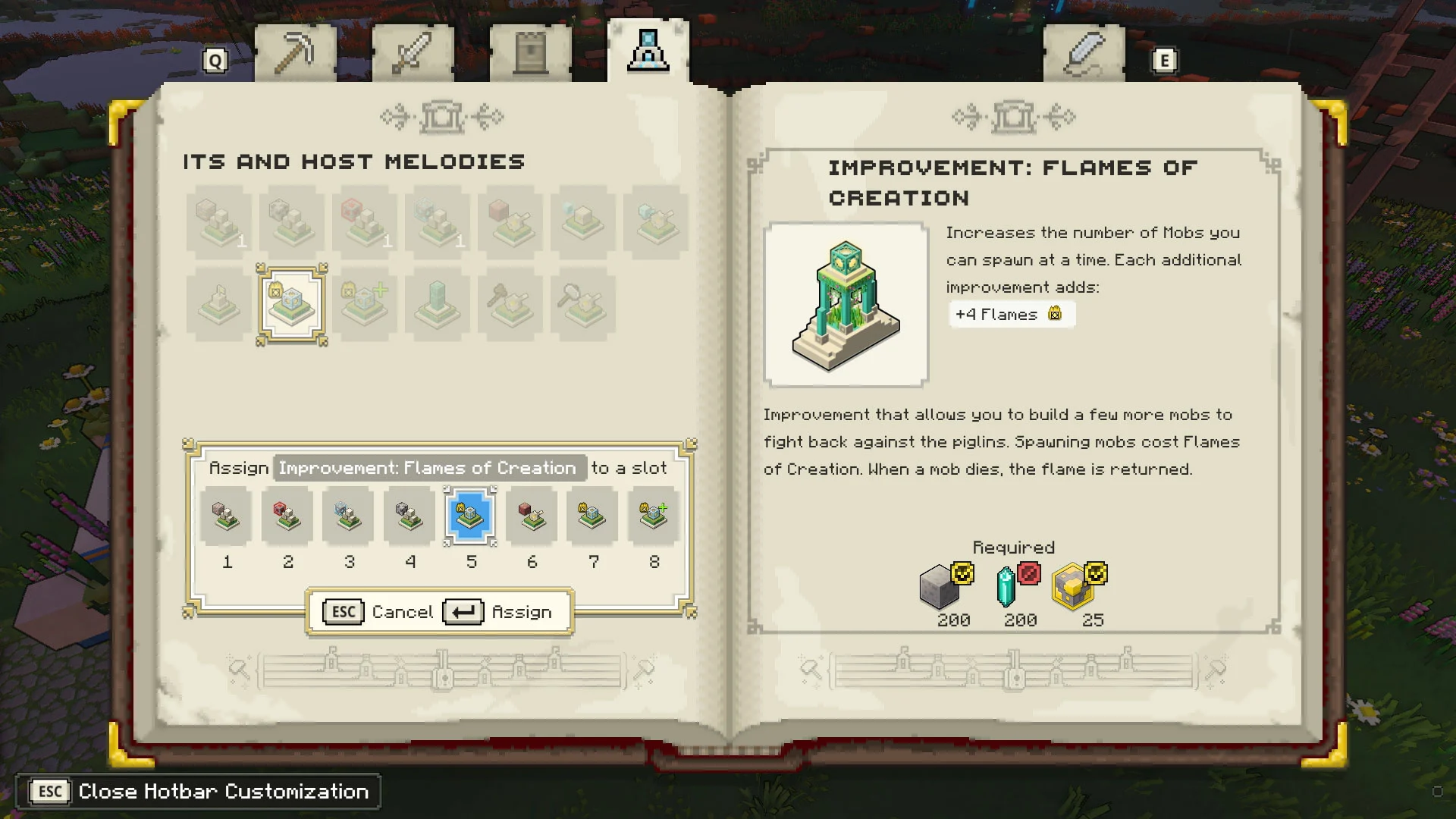Choose the selected Flames of Creation melody

point(292,305)
